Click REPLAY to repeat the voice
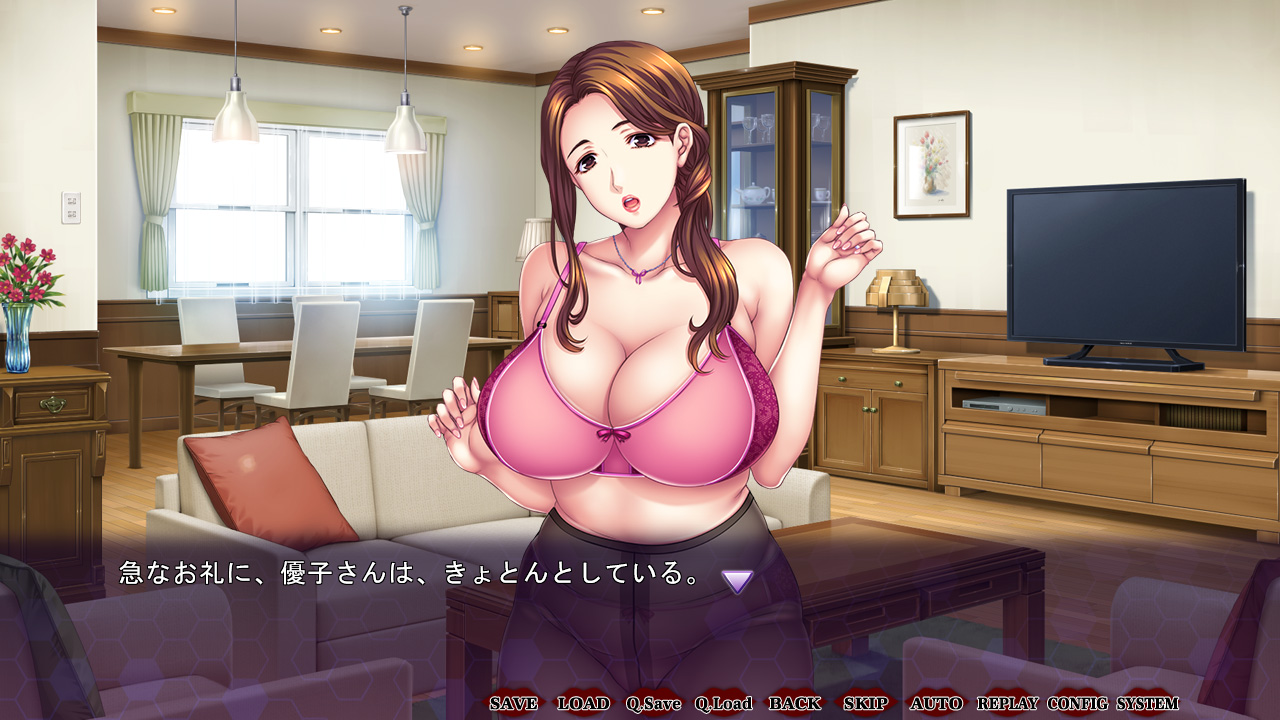 [x=1007, y=703]
